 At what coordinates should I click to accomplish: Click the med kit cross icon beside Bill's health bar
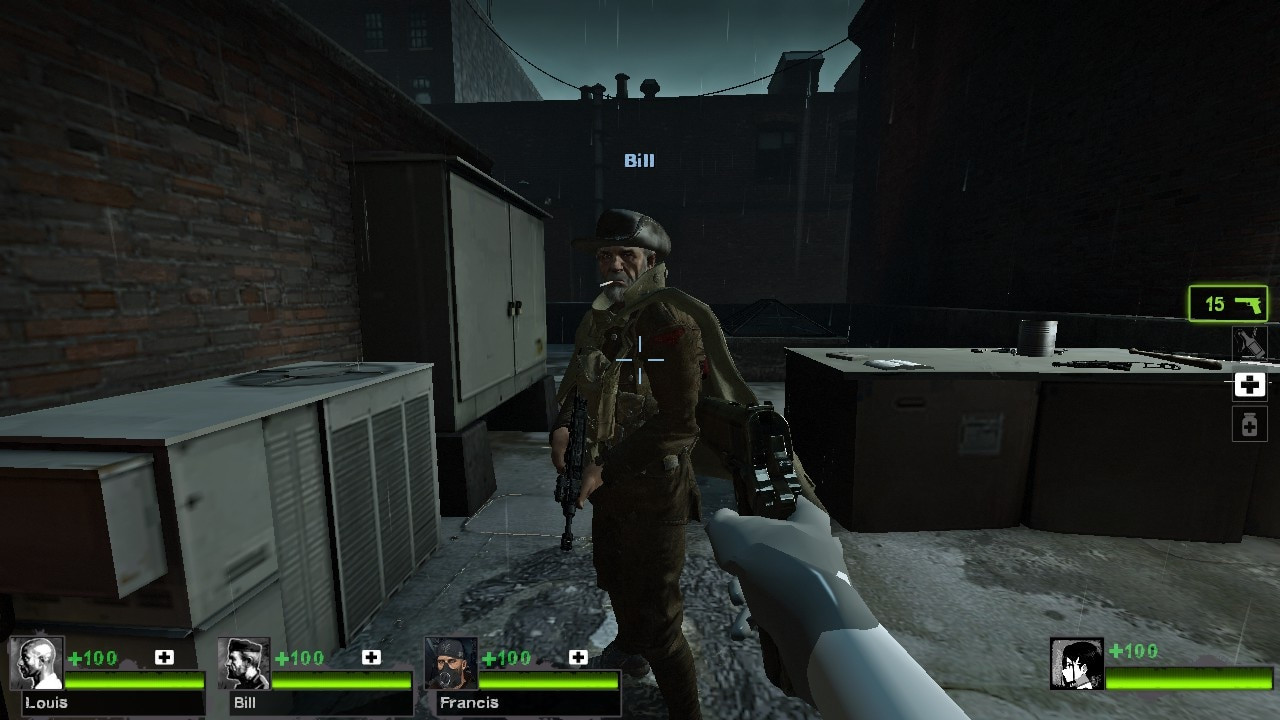[x=372, y=659]
